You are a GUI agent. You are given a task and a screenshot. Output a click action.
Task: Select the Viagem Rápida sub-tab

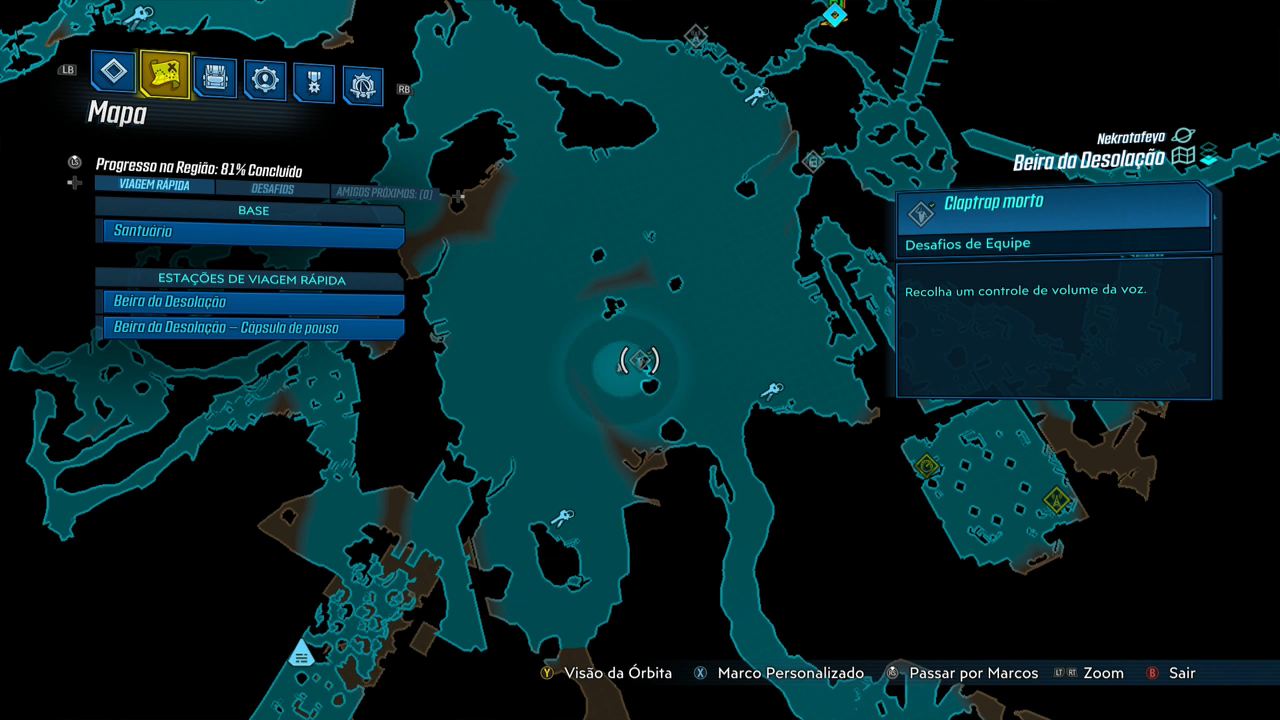pyautogui.click(x=153, y=185)
